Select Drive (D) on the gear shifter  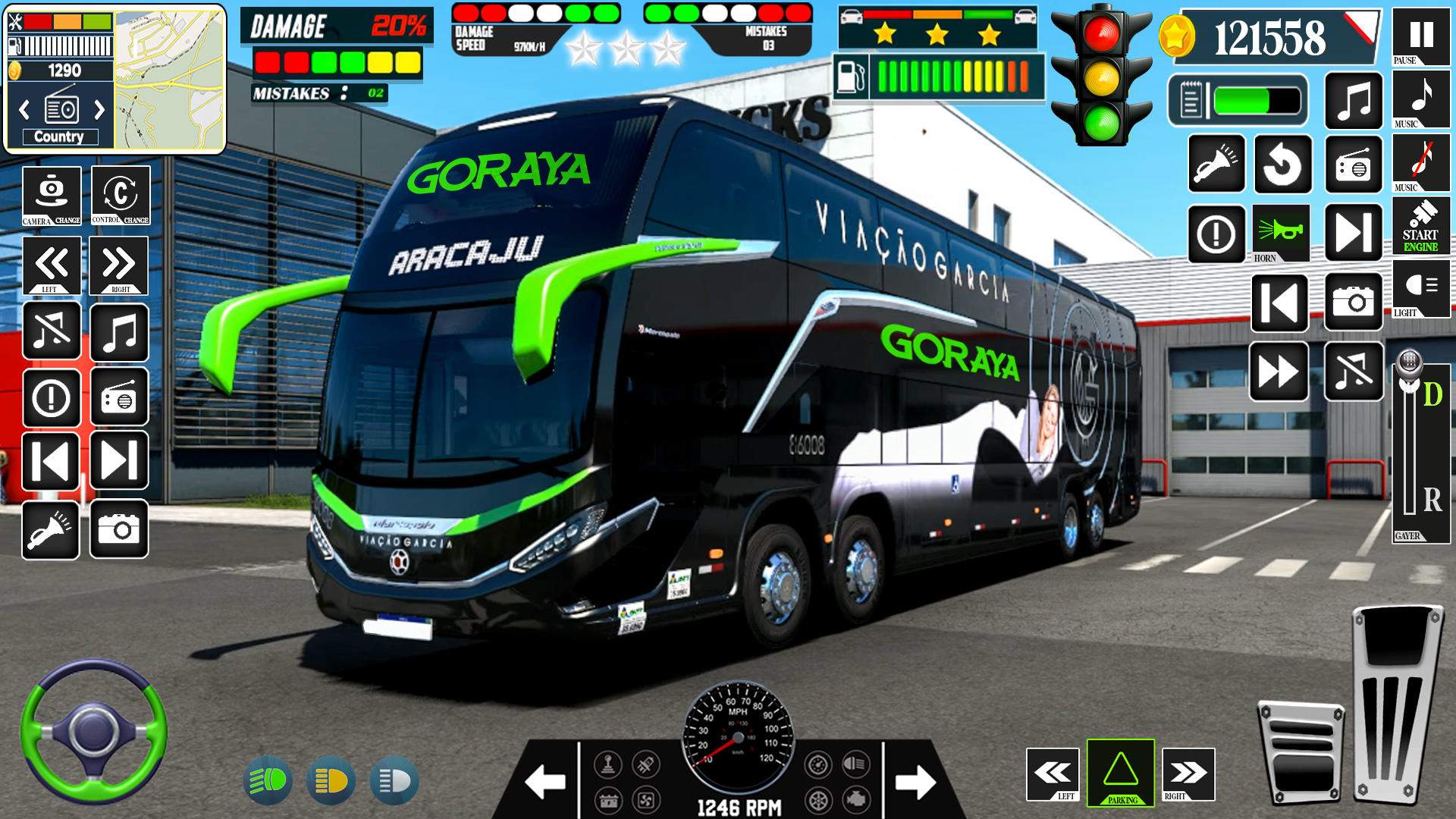point(1432,394)
